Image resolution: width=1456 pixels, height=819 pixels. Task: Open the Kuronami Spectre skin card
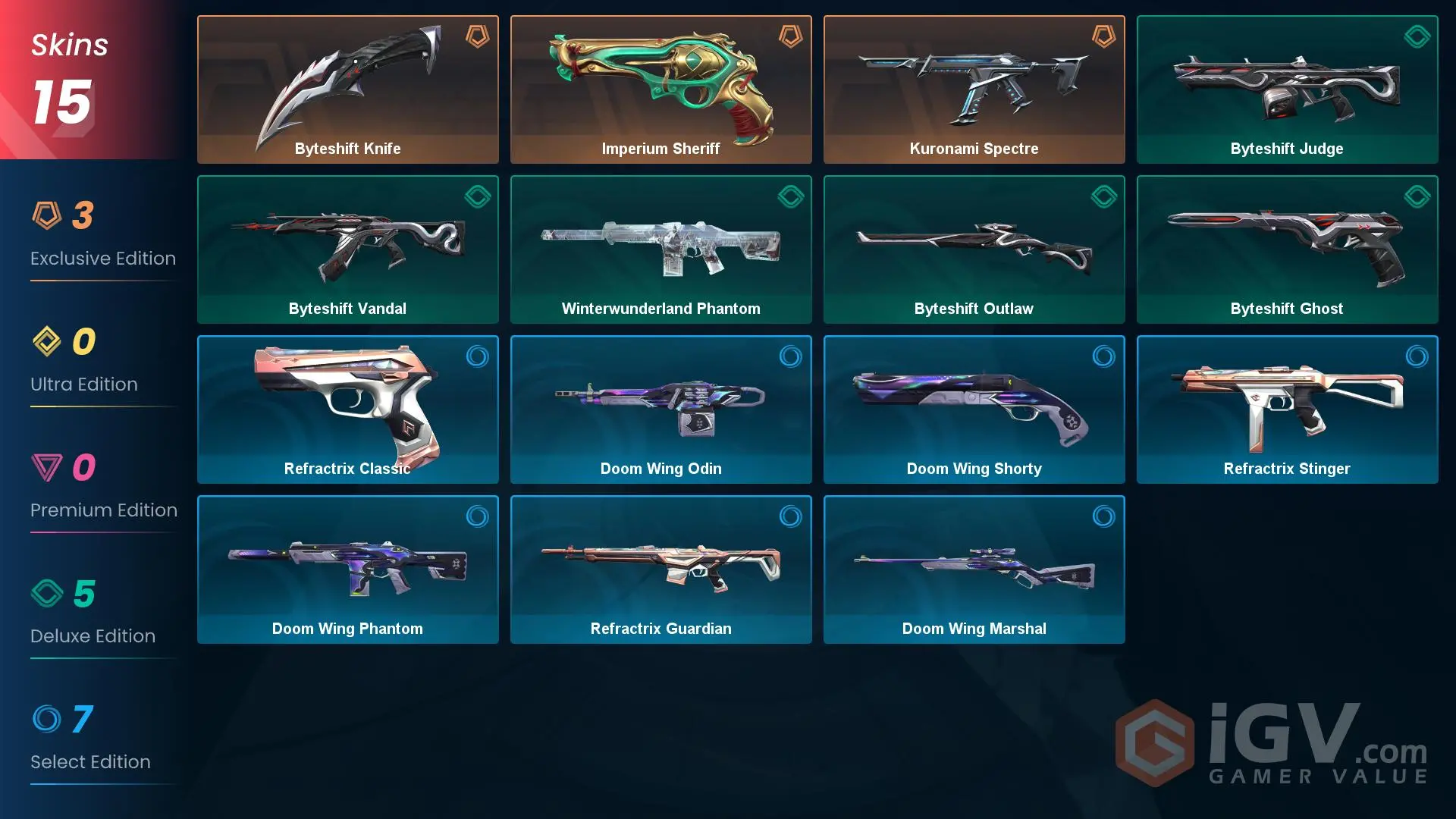(974, 89)
